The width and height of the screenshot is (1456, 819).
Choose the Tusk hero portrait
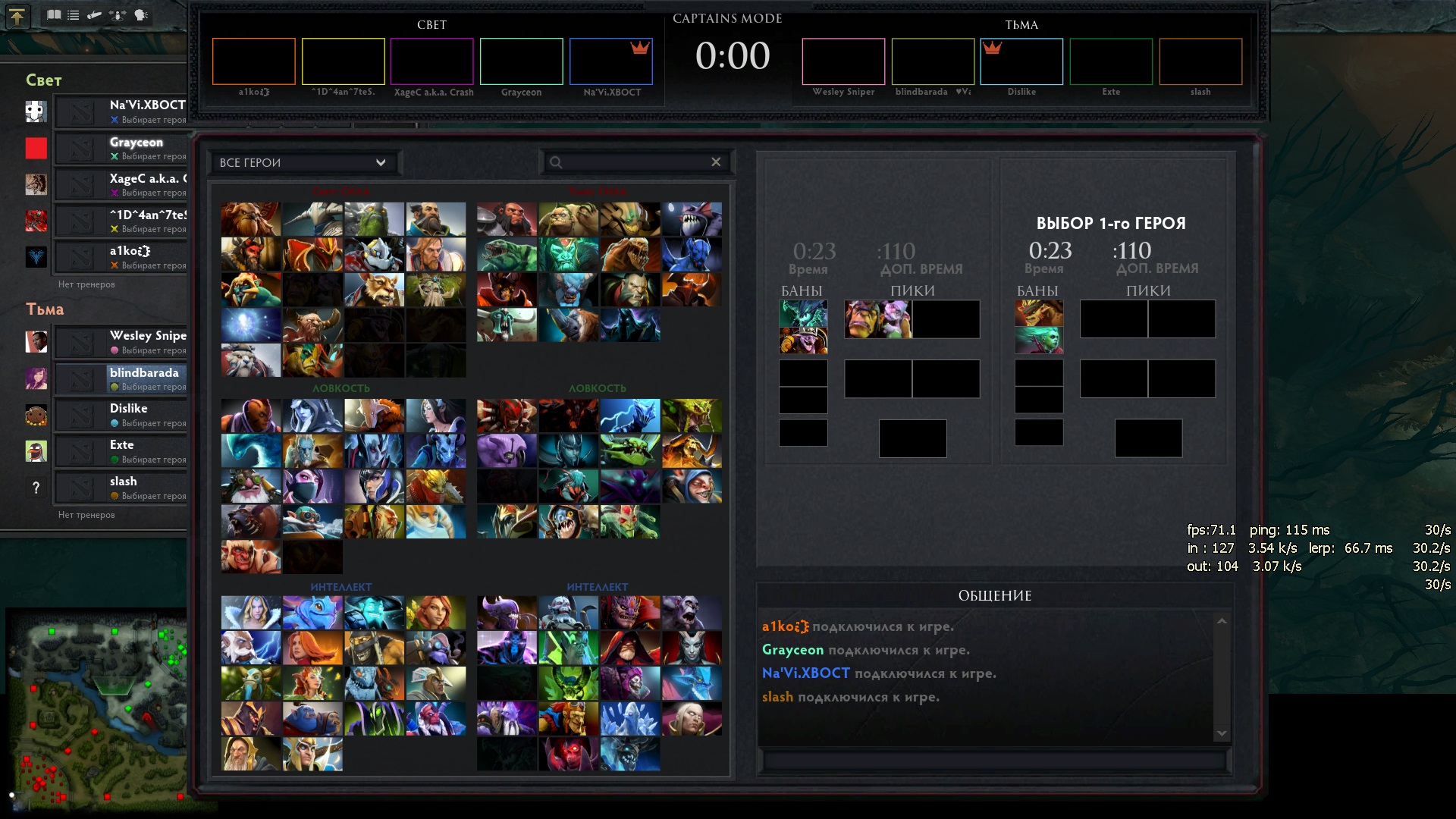tap(251, 360)
